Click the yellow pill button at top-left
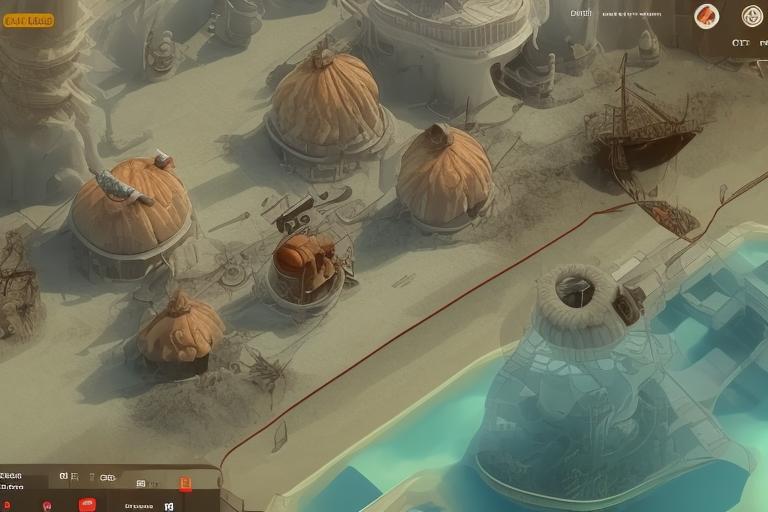This screenshot has width=768, height=512. (x=29, y=20)
